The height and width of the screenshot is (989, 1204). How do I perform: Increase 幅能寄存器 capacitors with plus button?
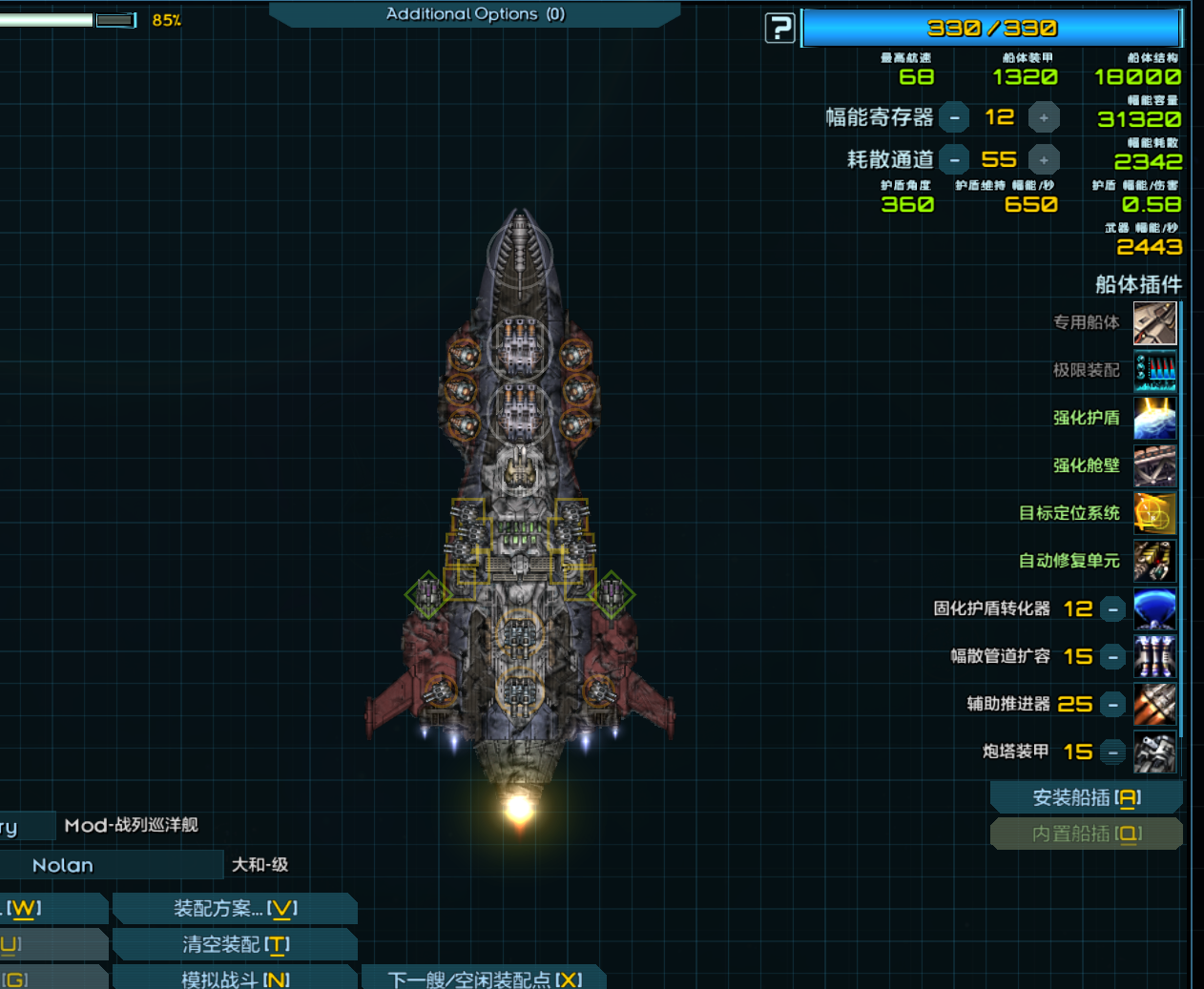click(x=1044, y=117)
